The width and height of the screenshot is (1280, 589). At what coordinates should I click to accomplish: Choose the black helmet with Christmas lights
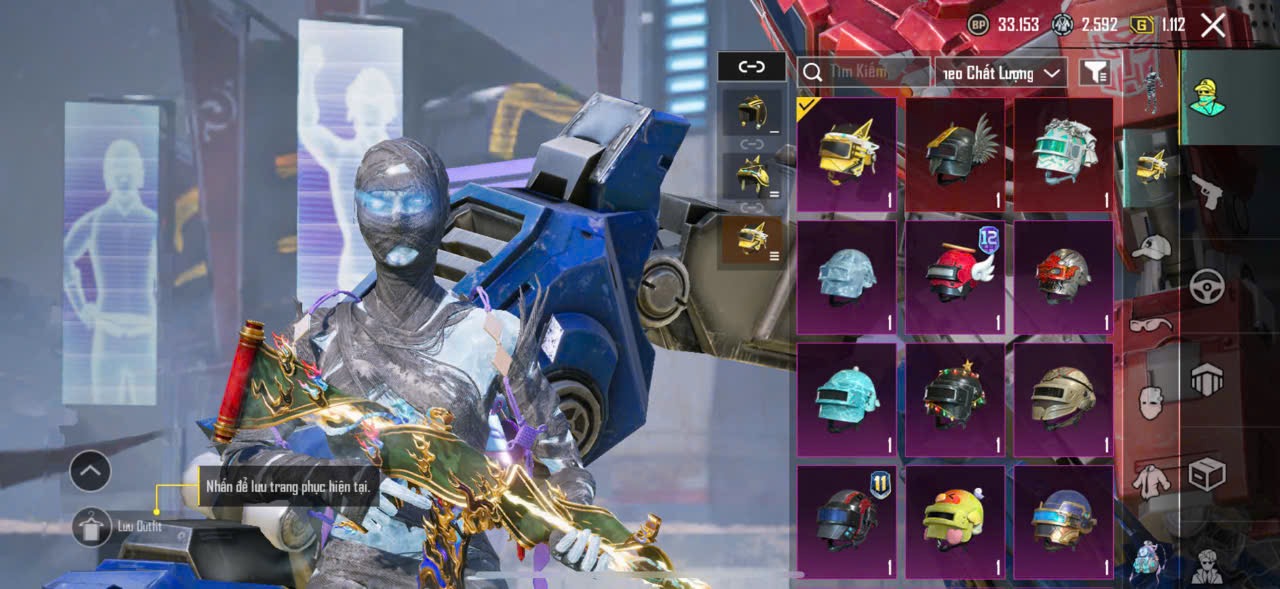(x=955, y=399)
